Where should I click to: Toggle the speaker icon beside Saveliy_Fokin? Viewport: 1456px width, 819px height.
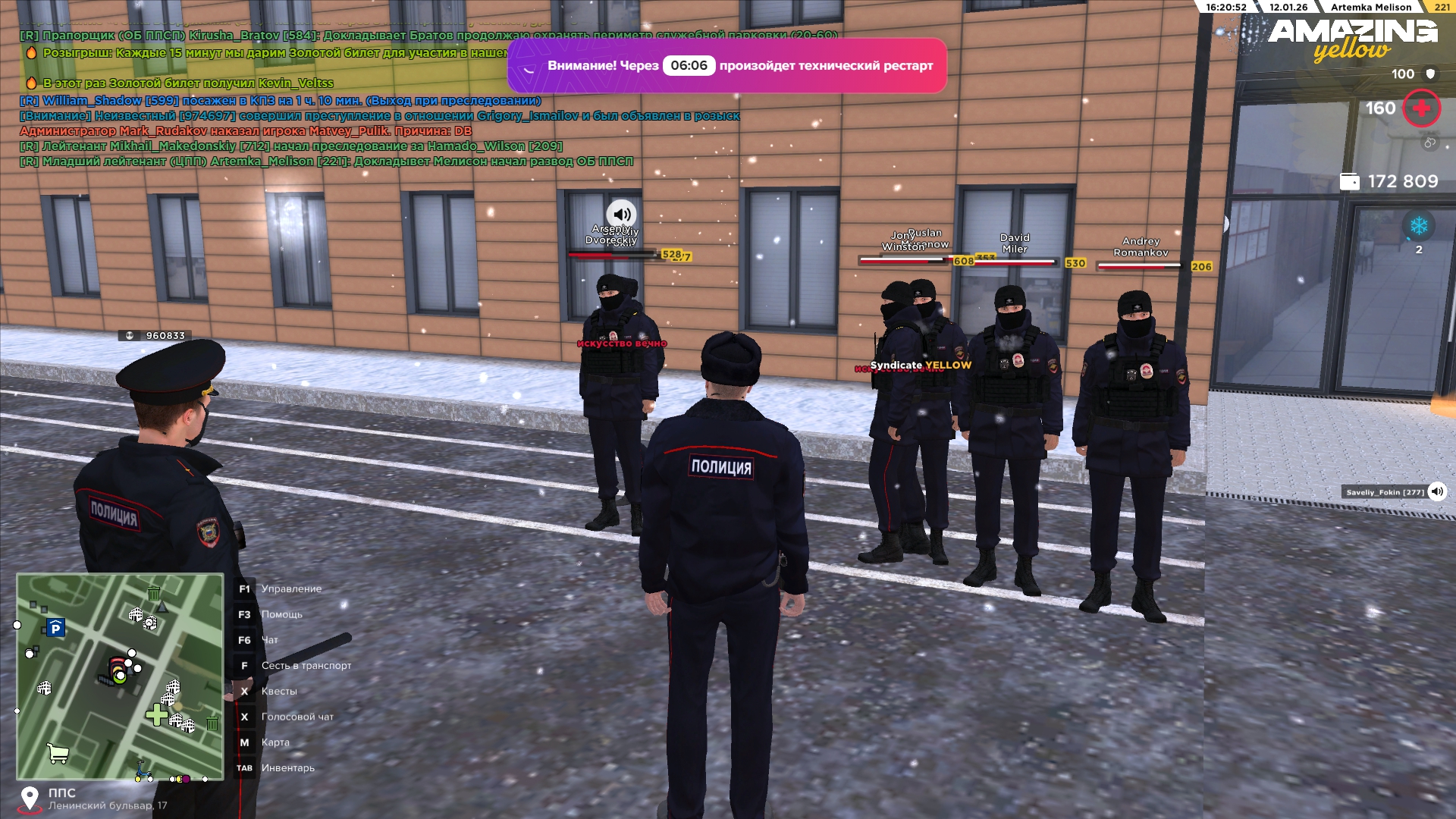coord(1436,491)
